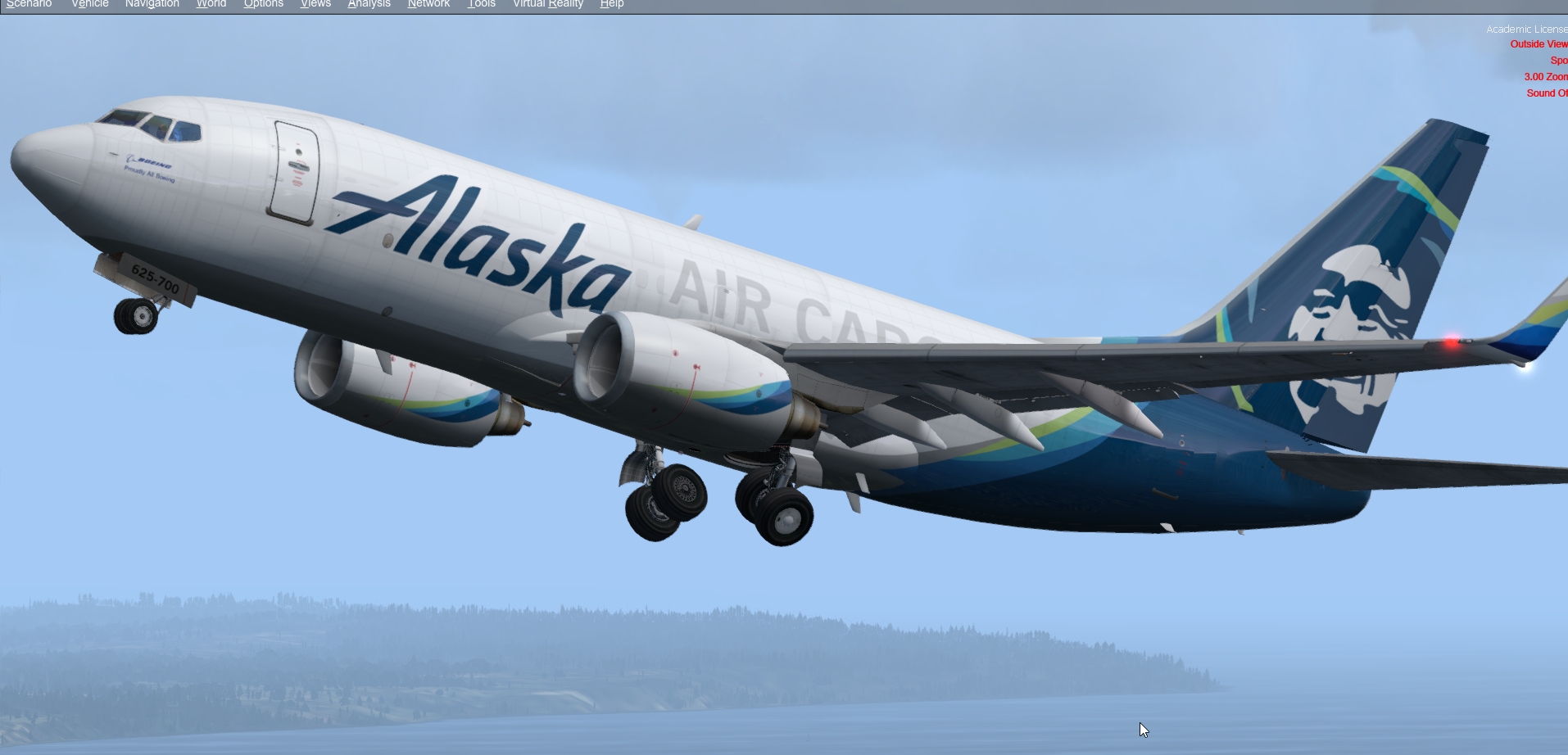
Task: Click the 3.00 Zoom indicator
Action: (1545, 76)
